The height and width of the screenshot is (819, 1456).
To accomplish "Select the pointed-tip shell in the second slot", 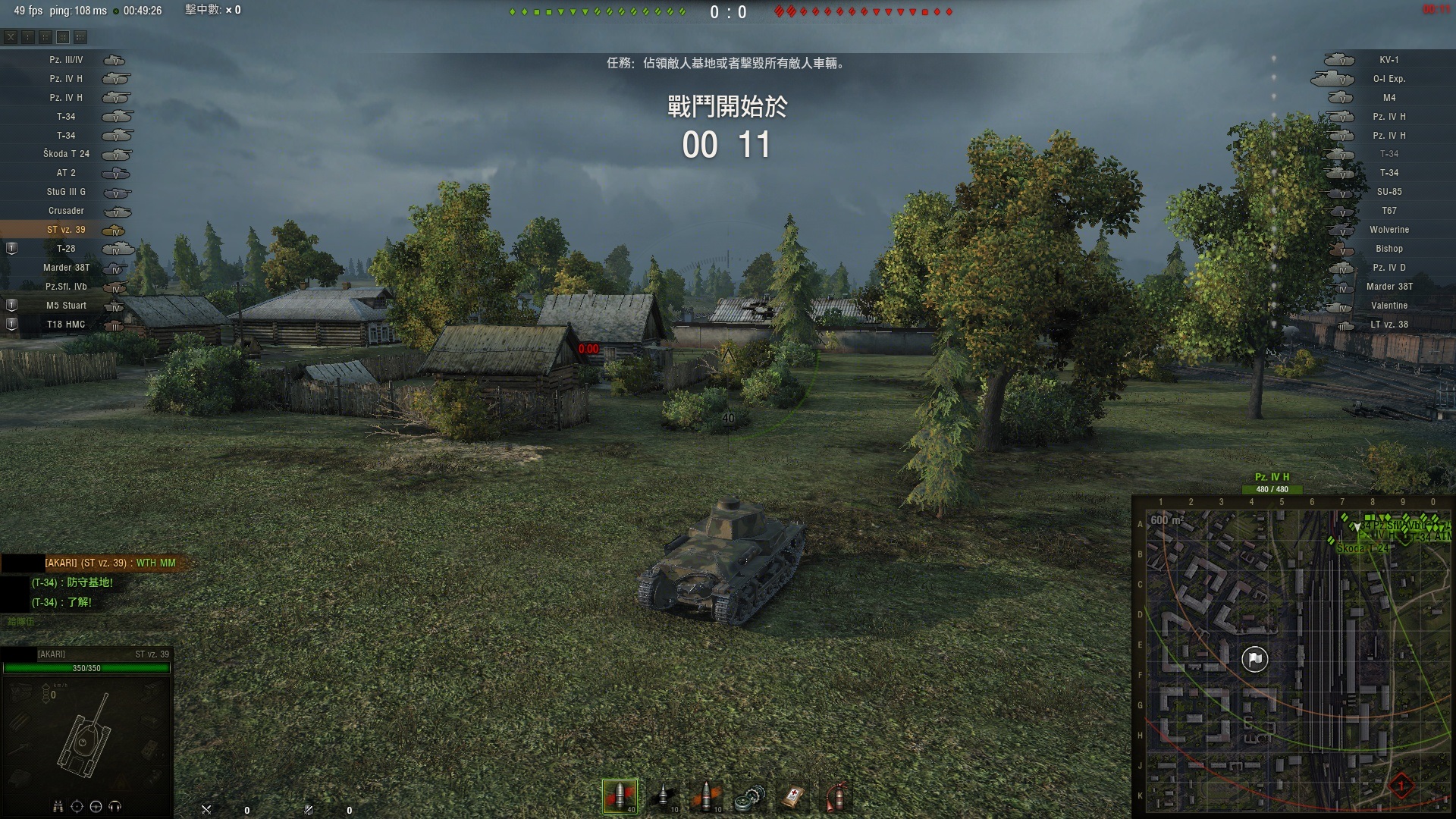I will pos(663,796).
